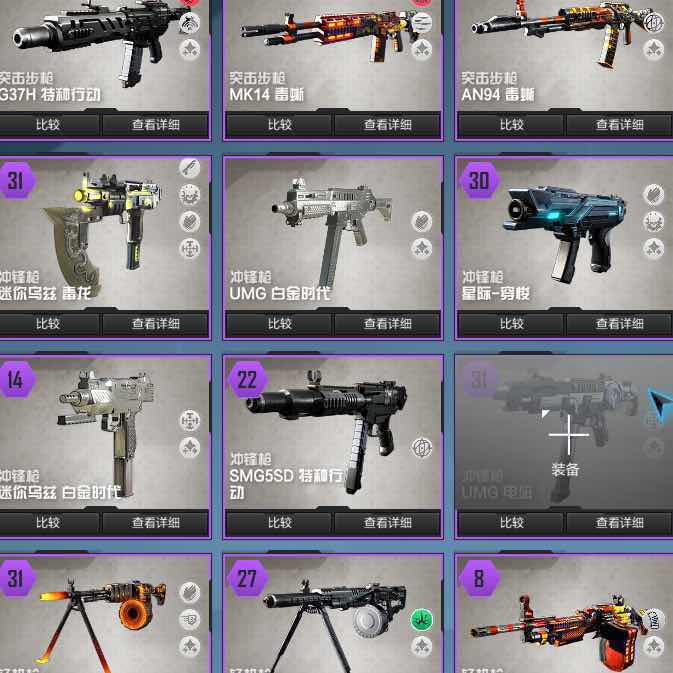
Task: Select the SMG5SD 特种行动 weapon card
Action: 330,430
